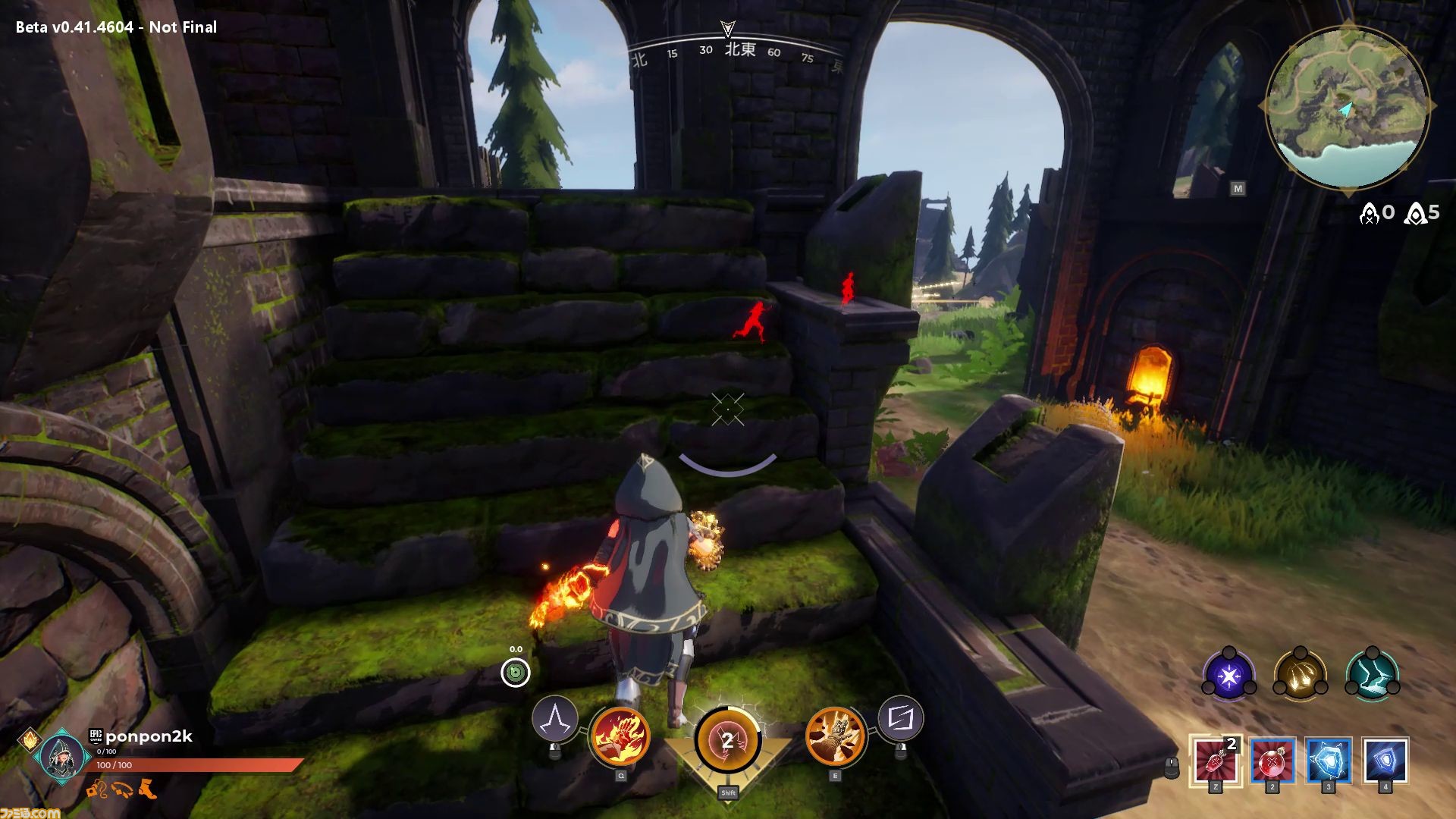Viewport: 1456px width, 819px height.
Task: Use the small health potion stack
Action: [x=1216, y=760]
